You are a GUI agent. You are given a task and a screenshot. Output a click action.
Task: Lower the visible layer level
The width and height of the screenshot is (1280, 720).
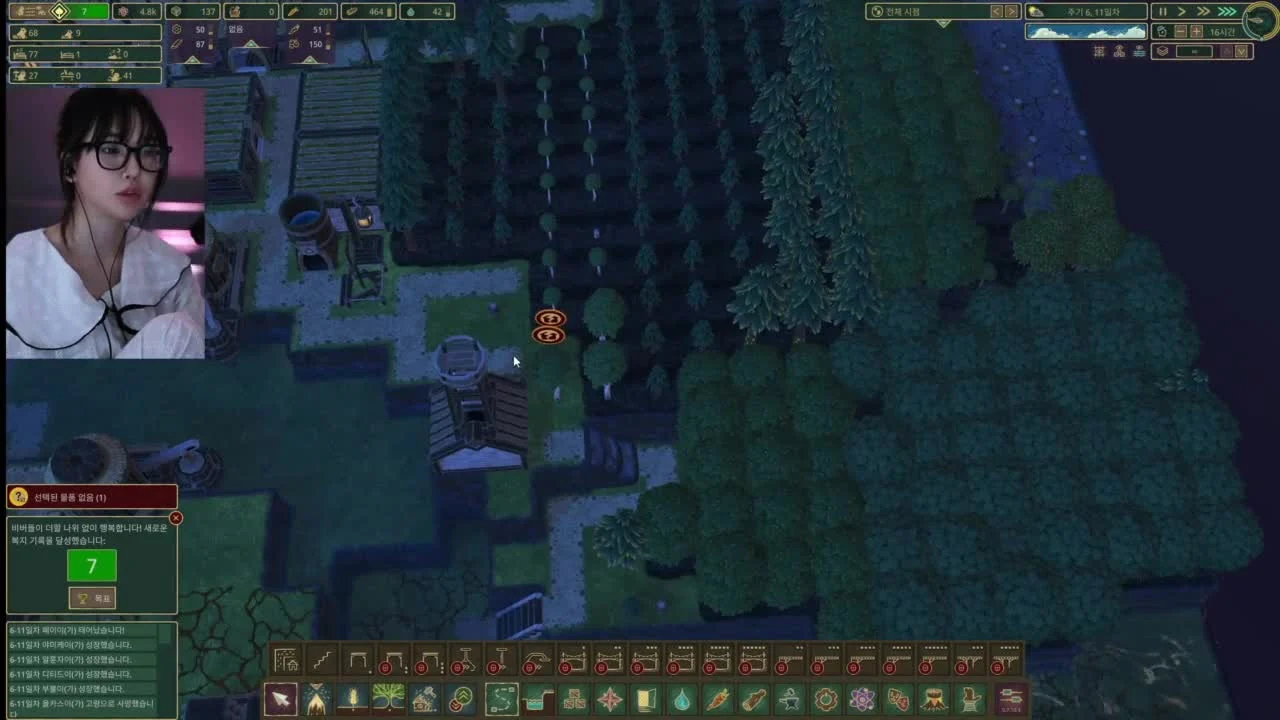[1243, 51]
